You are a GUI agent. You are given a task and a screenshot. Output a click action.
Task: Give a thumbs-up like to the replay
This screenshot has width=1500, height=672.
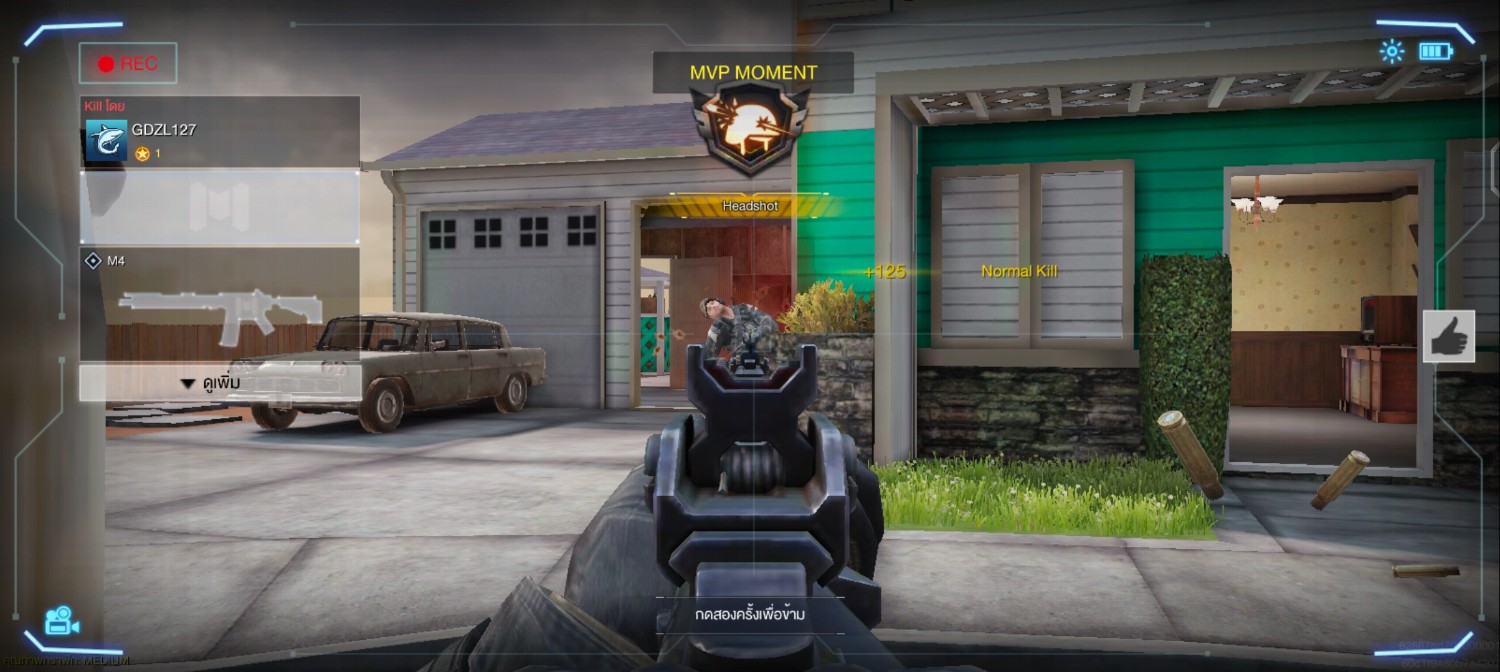pyautogui.click(x=1448, y=336)
